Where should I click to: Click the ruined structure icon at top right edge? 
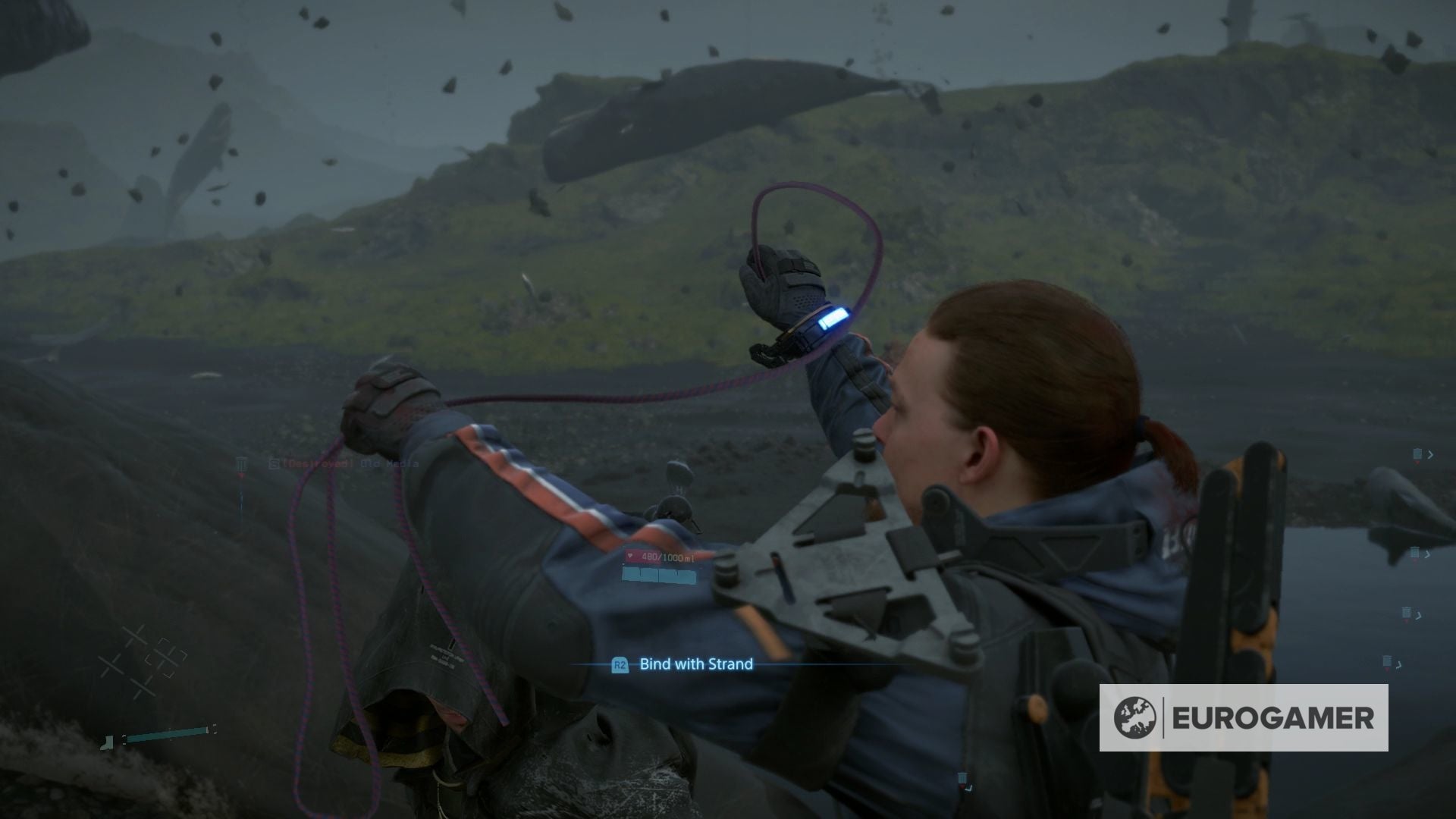click(1418, 454)
